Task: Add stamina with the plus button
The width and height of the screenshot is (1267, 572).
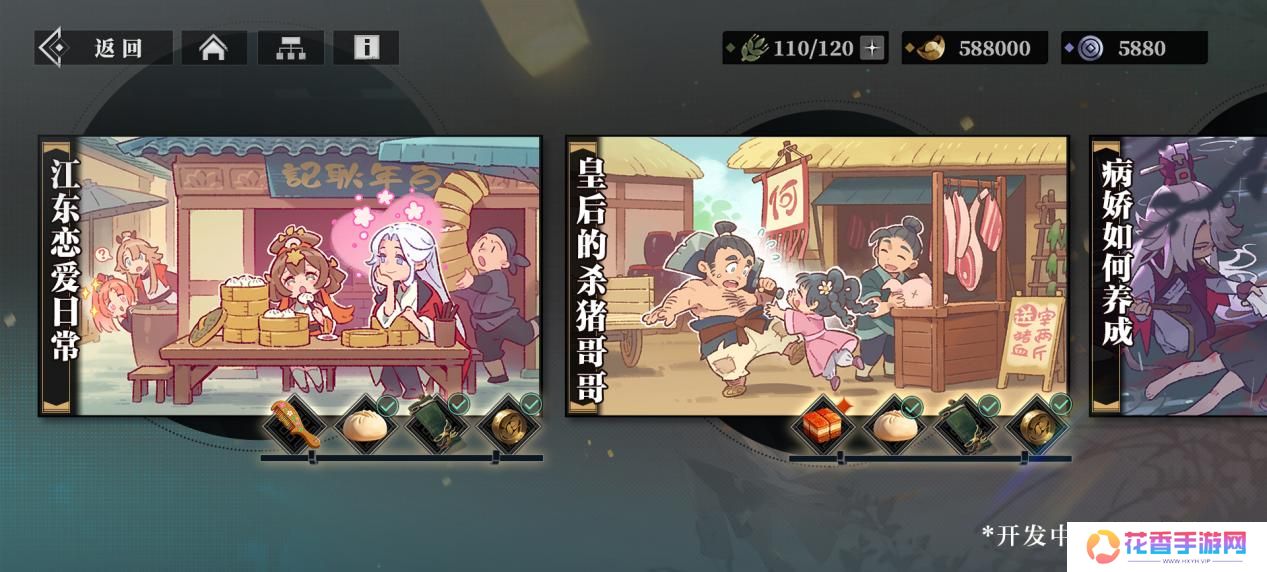Action: pyautogui.click(x=873, y=48)
